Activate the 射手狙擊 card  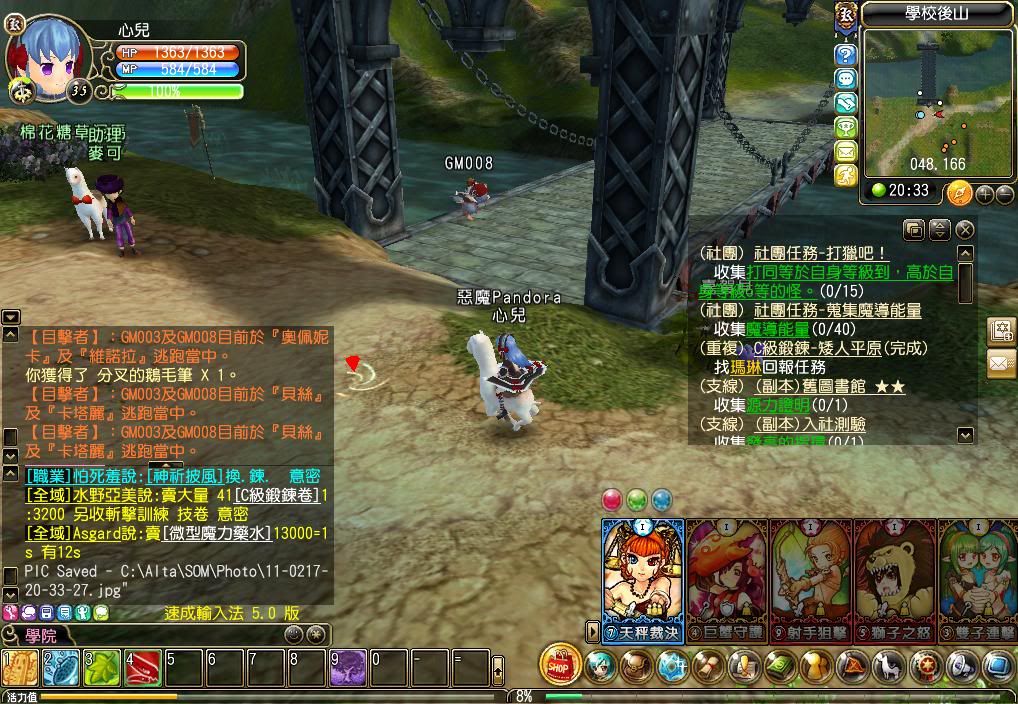coord(811,578)
